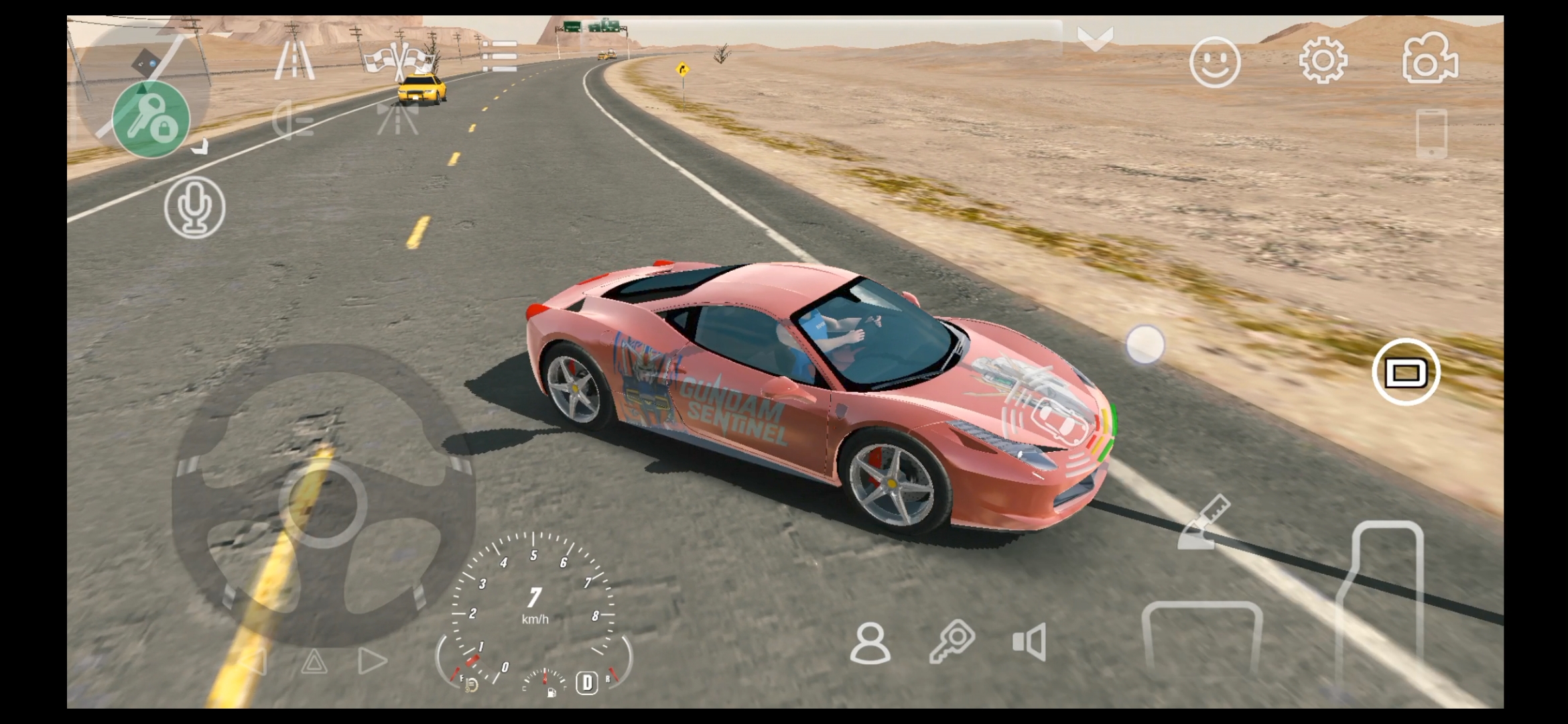
Task: Sound the horn speaker button
Action: click(x=1030, y=642)
